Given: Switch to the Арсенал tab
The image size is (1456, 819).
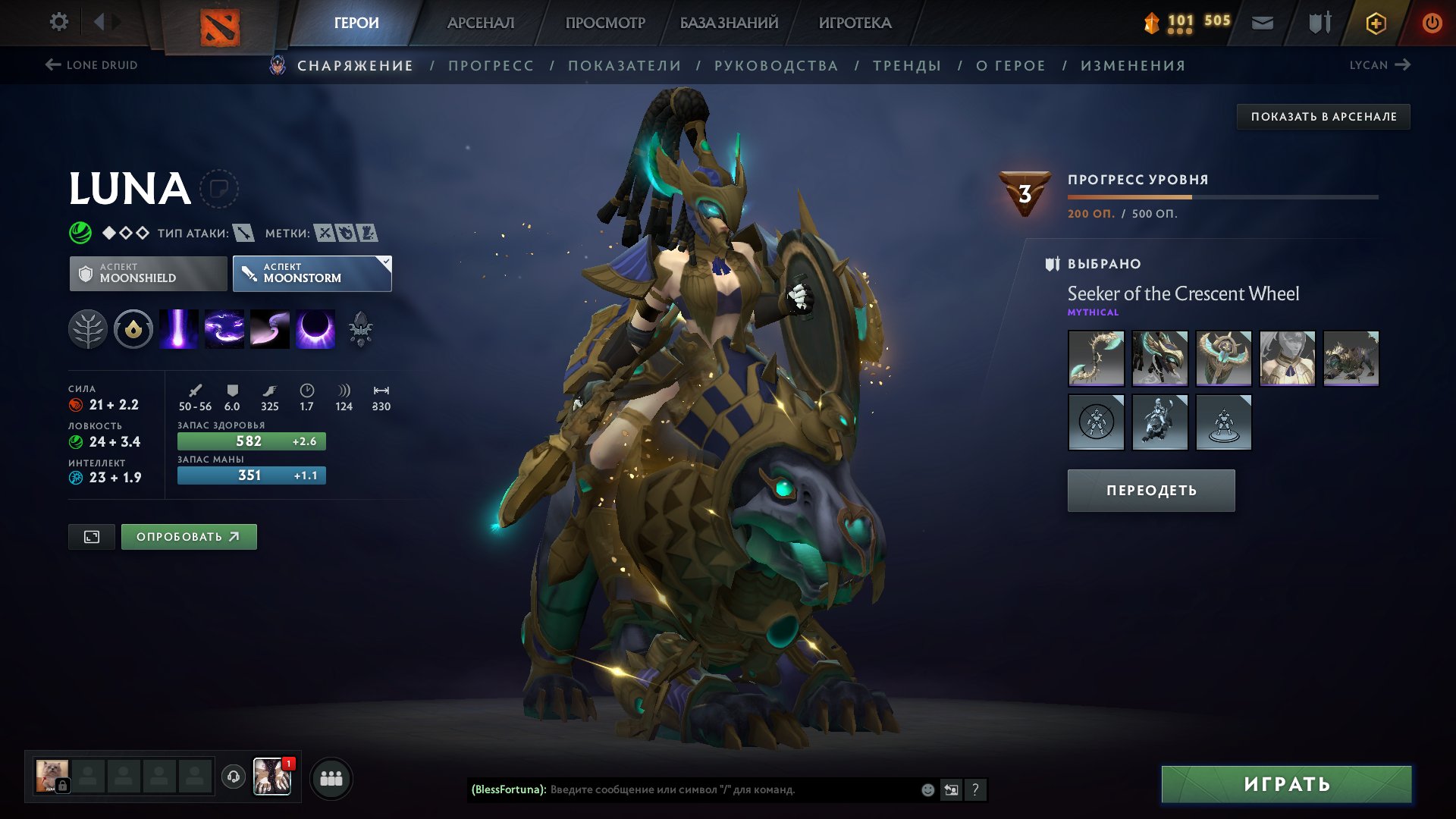Looking at the screenshot, I should (x=480, y=23).
